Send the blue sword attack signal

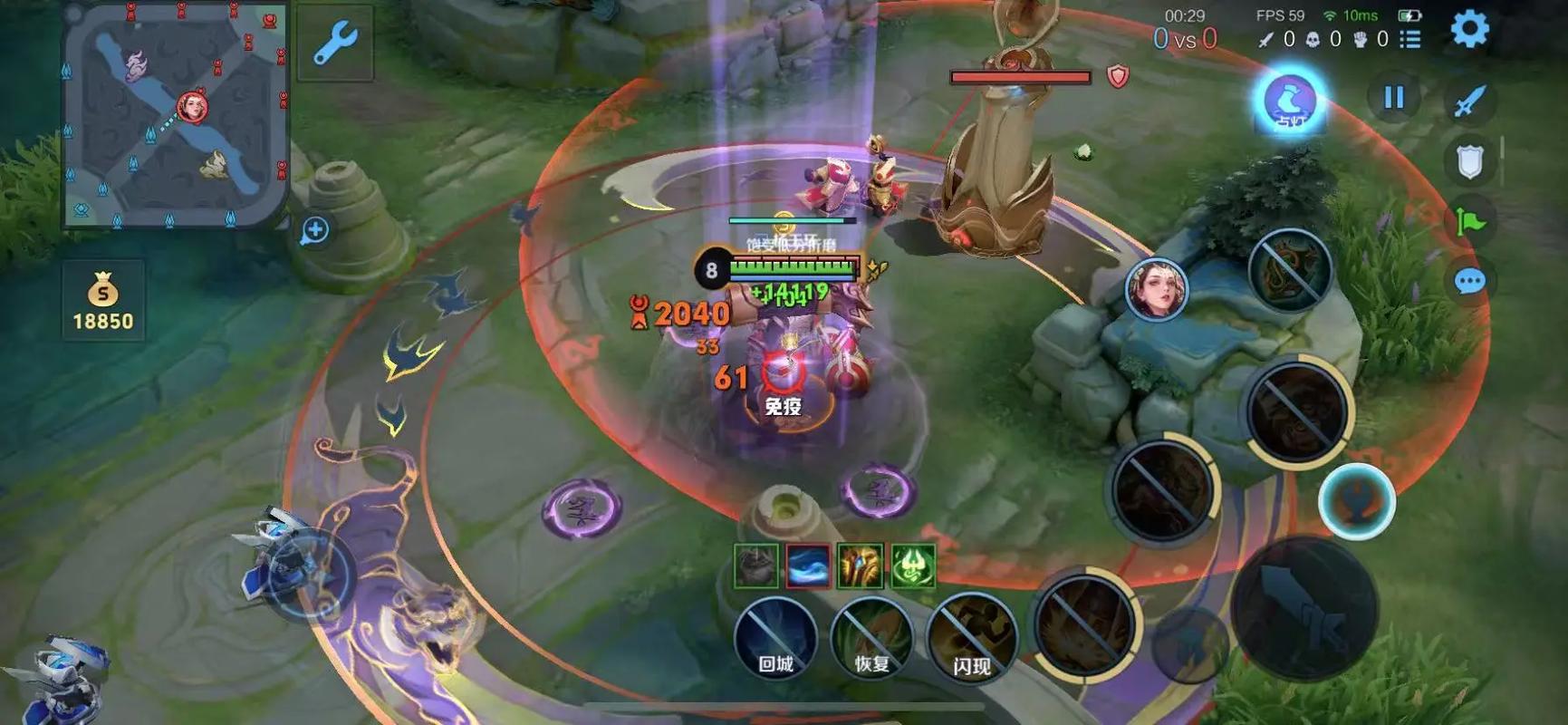pos(1469,101)
